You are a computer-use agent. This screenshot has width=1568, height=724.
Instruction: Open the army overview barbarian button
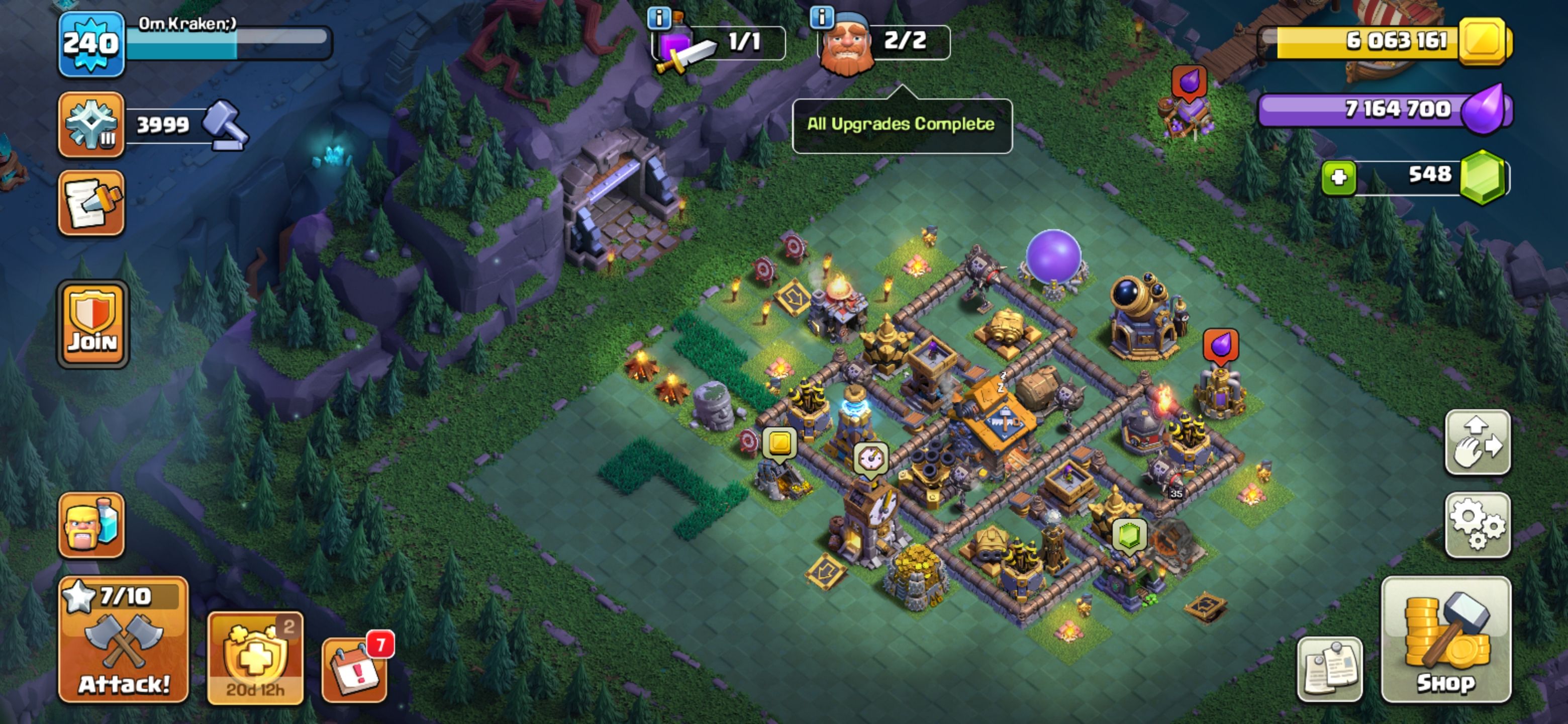click(x=91, y=525)
